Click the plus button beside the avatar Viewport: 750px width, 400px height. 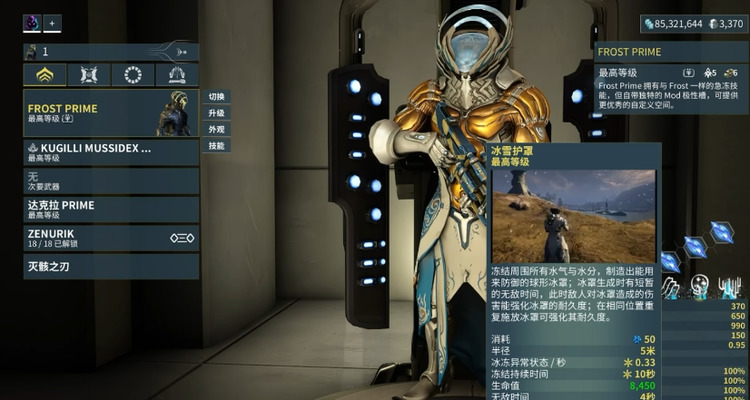(52, 23)
